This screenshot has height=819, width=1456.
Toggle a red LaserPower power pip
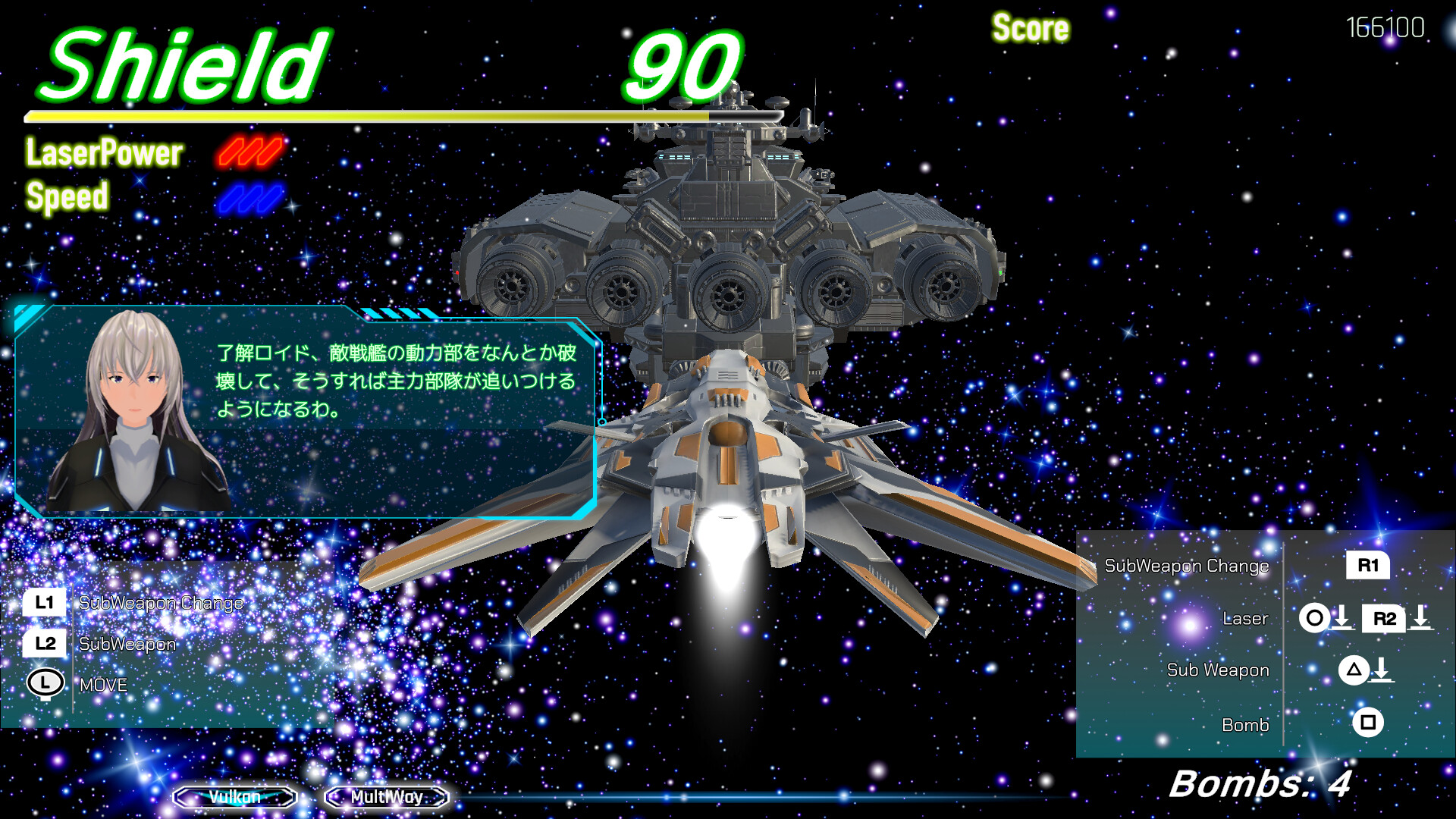(250, 151)
